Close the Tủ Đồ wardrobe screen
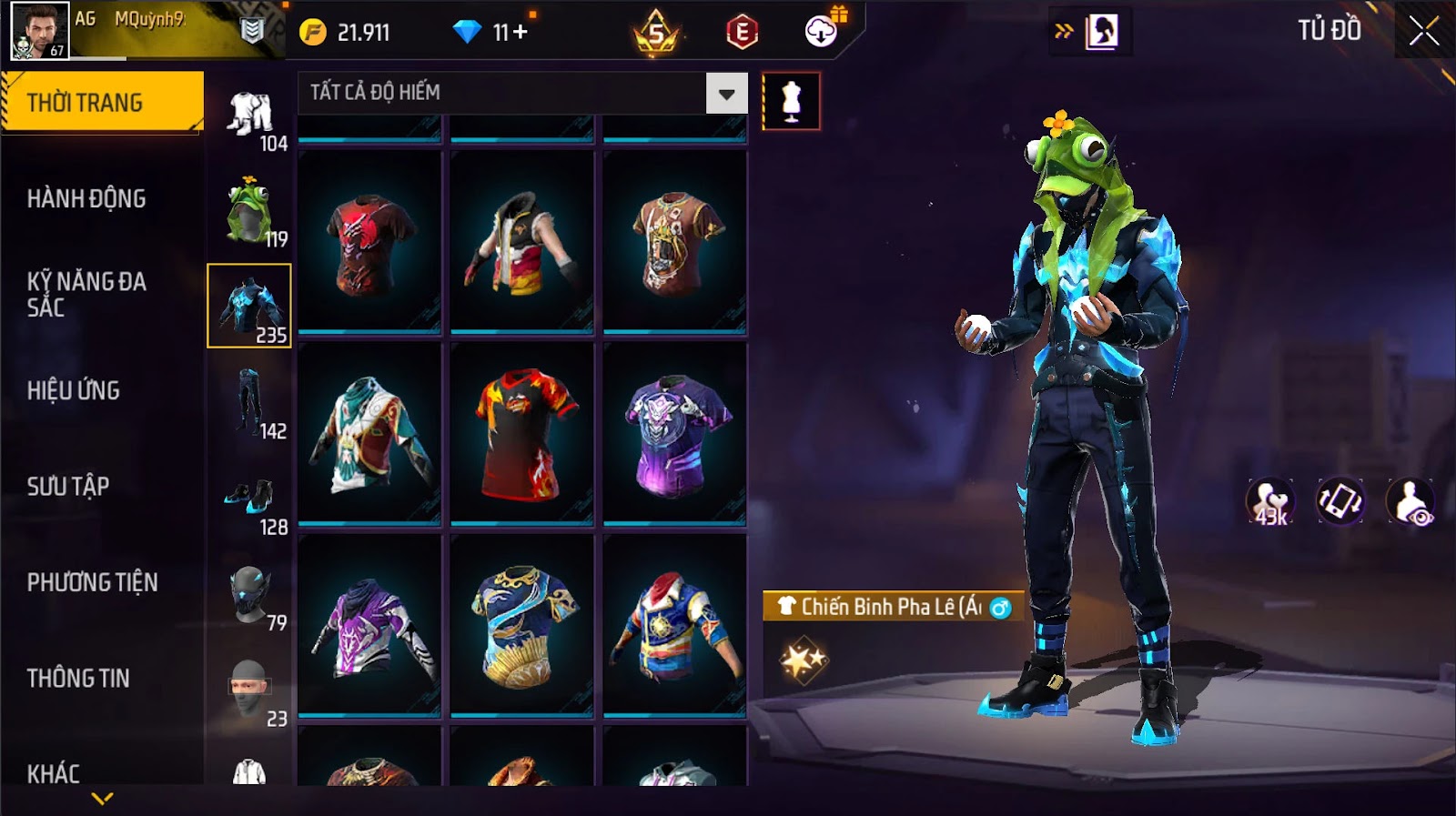 (x=1424, y=32)
